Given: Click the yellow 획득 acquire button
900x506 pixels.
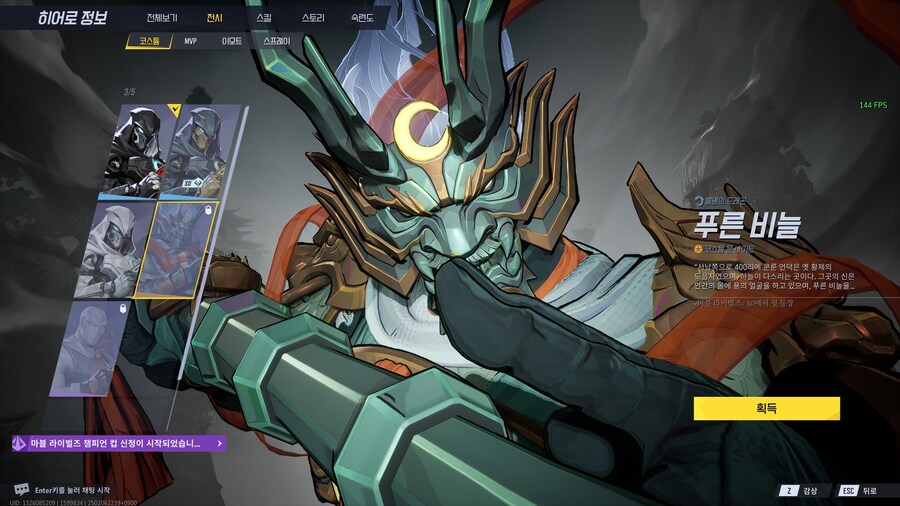Looking at the screenshot, I should point(766,408).
